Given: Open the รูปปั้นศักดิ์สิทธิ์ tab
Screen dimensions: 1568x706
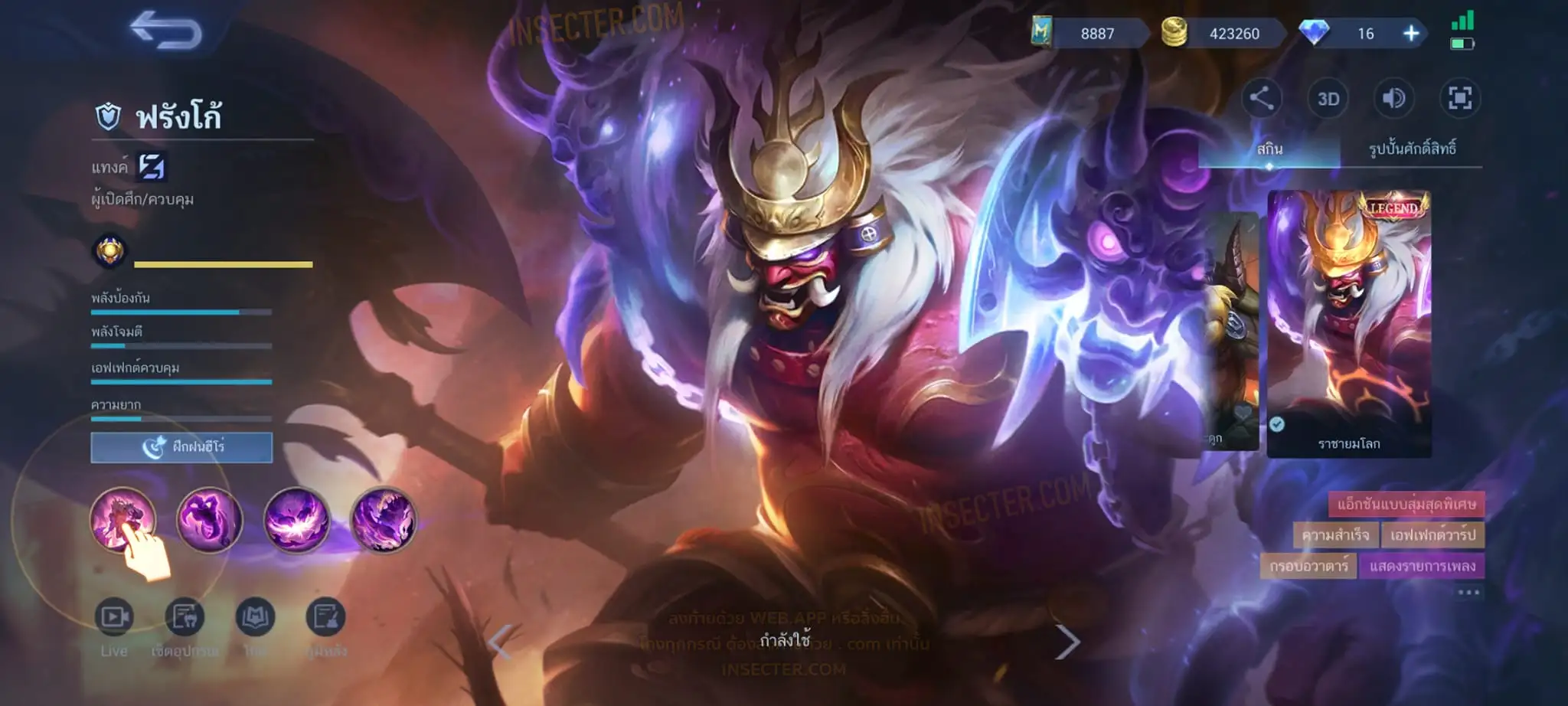Looking at the screenshot, I should point(1412,149).
